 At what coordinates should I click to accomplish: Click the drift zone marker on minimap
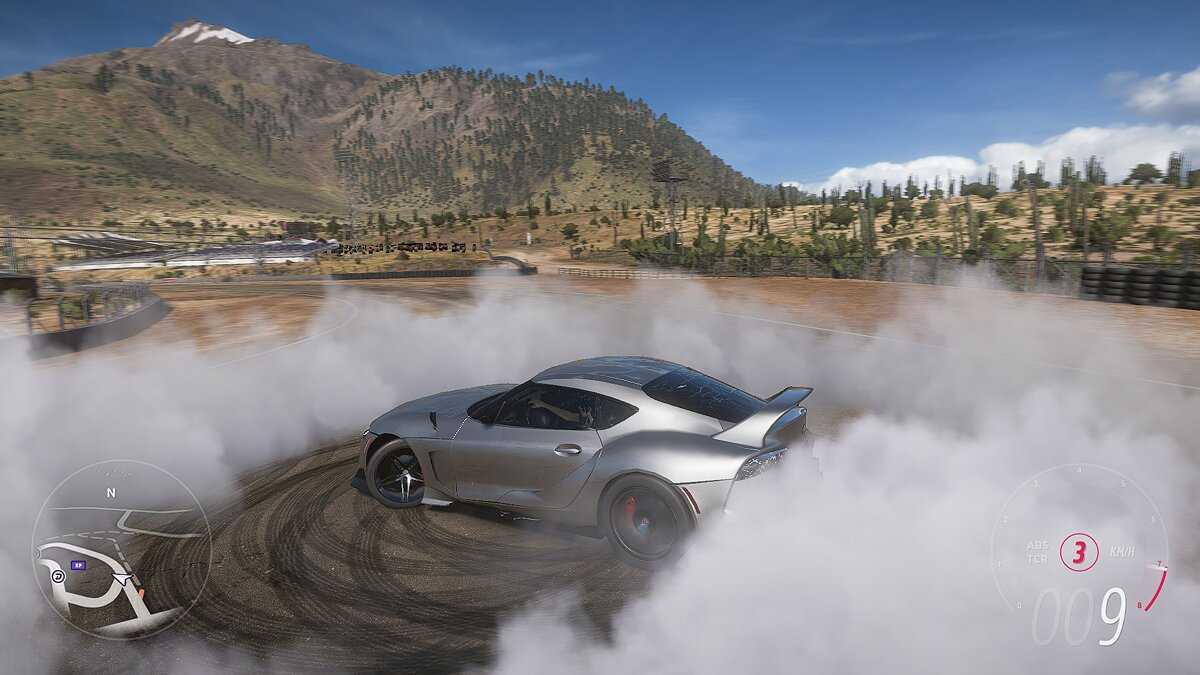pyautogui.click(x=59, y=576)
